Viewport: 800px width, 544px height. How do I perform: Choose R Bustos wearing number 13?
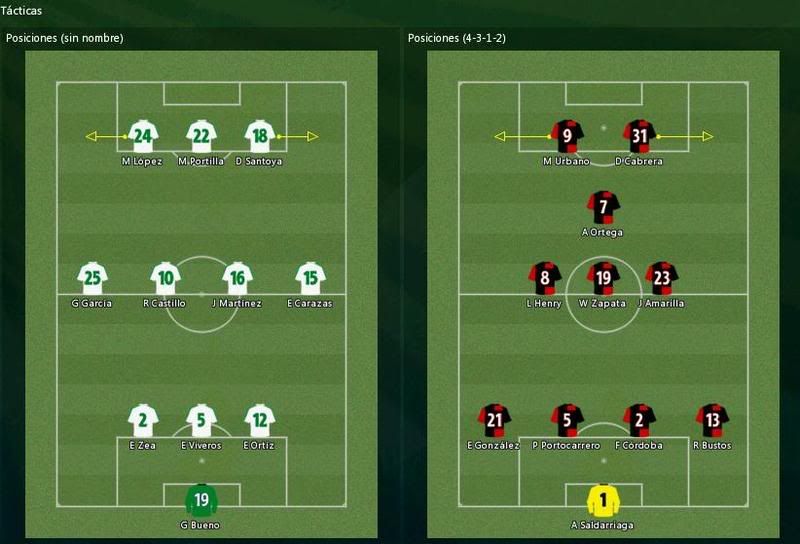coord(712,420)
